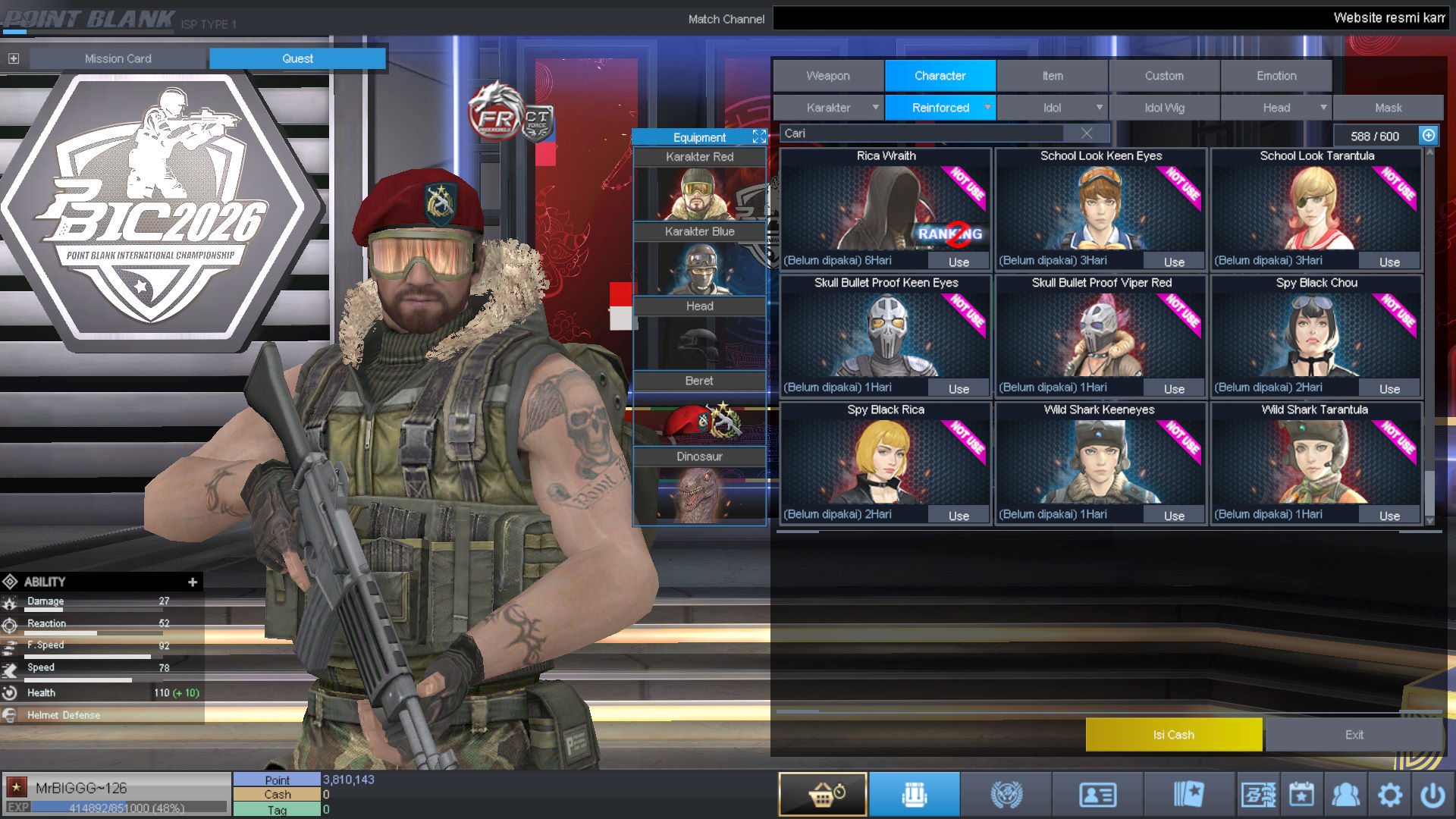Choose the Idol Wig subcategory
Screen dimensions: 1456x819
tap(1164, 108)
